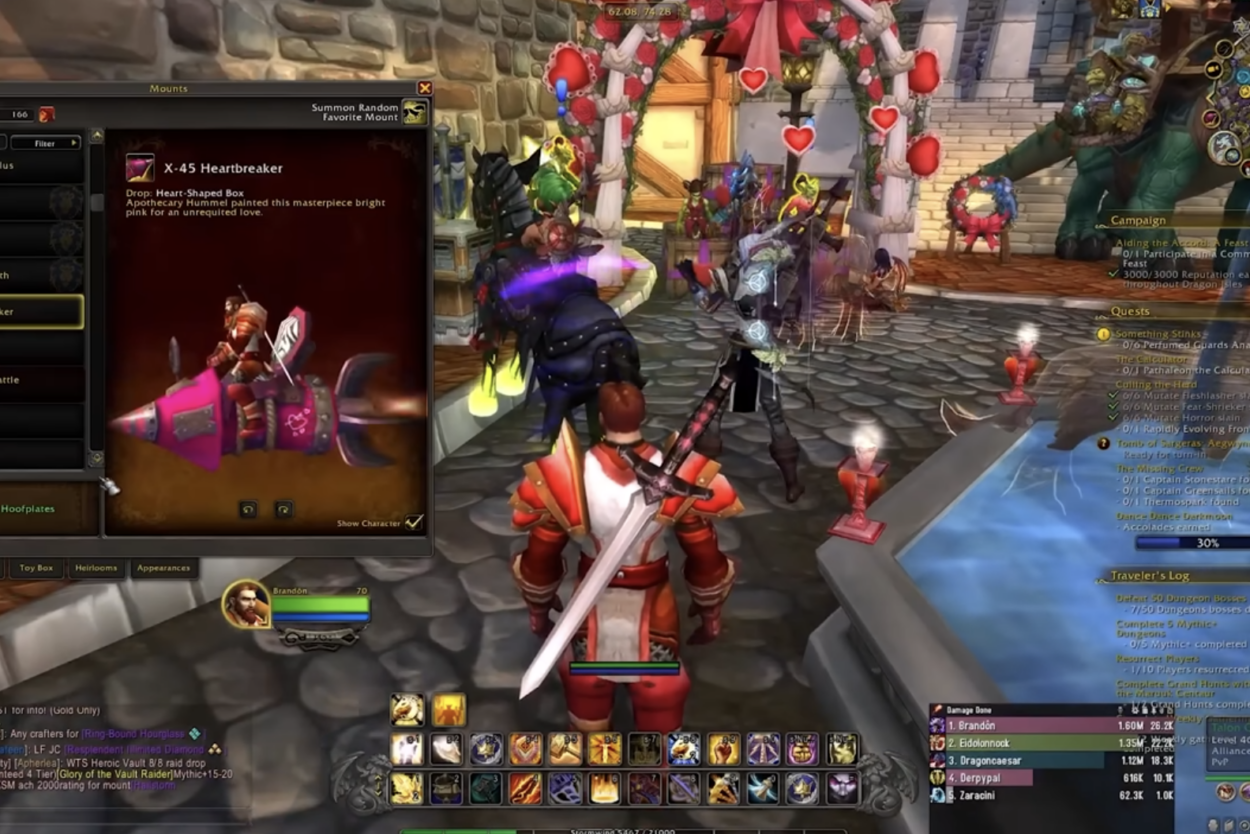This screenshot has height=834, width=1250.
Task: Summon a random favorite mount
Action: 414,112
